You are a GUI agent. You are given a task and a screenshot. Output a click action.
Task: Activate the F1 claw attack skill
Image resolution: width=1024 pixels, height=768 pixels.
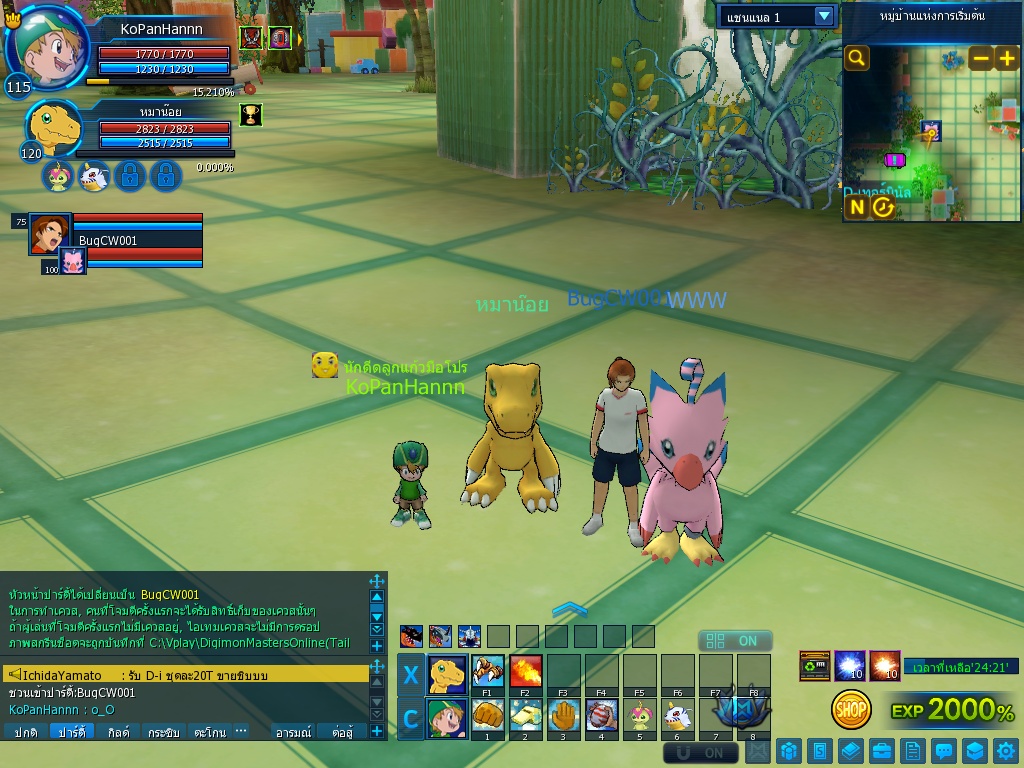pos(487,671)
